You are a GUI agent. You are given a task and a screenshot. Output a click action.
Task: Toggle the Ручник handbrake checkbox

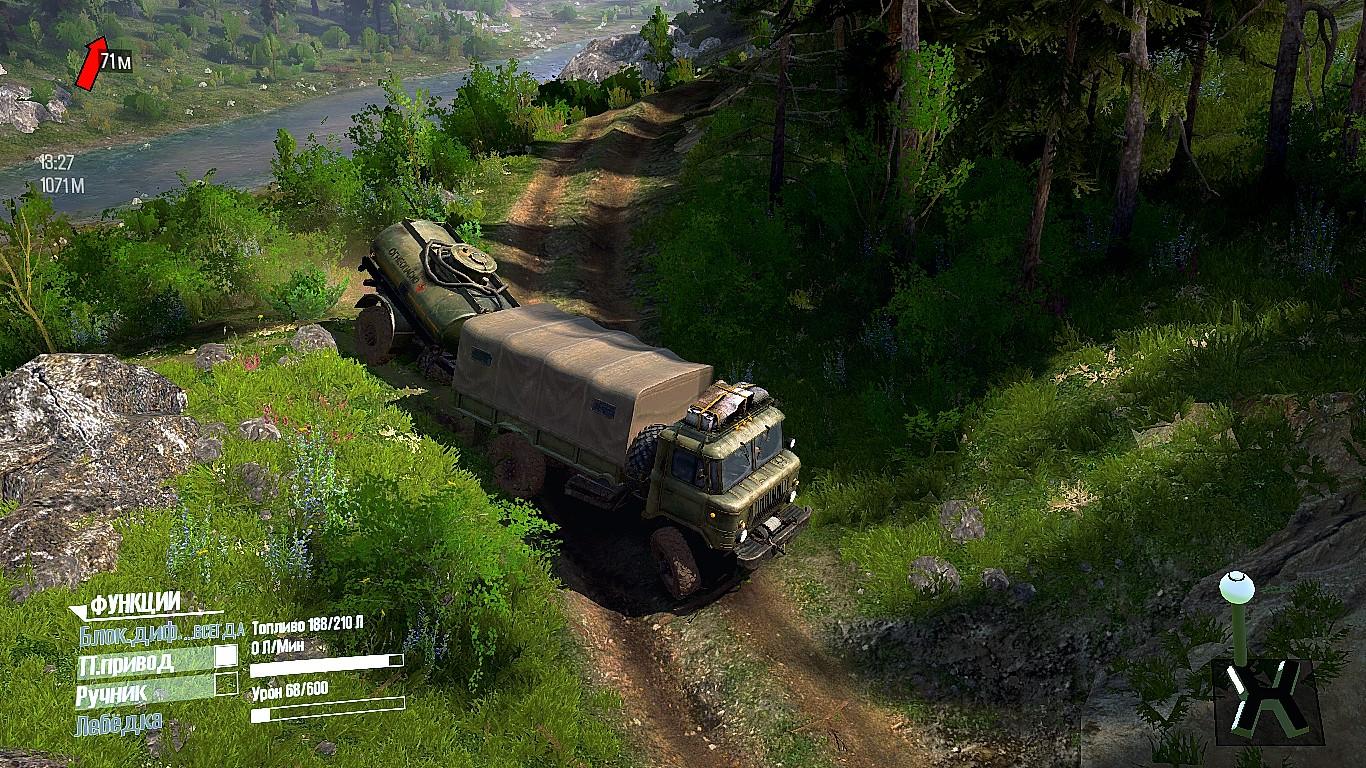[227, 685]
